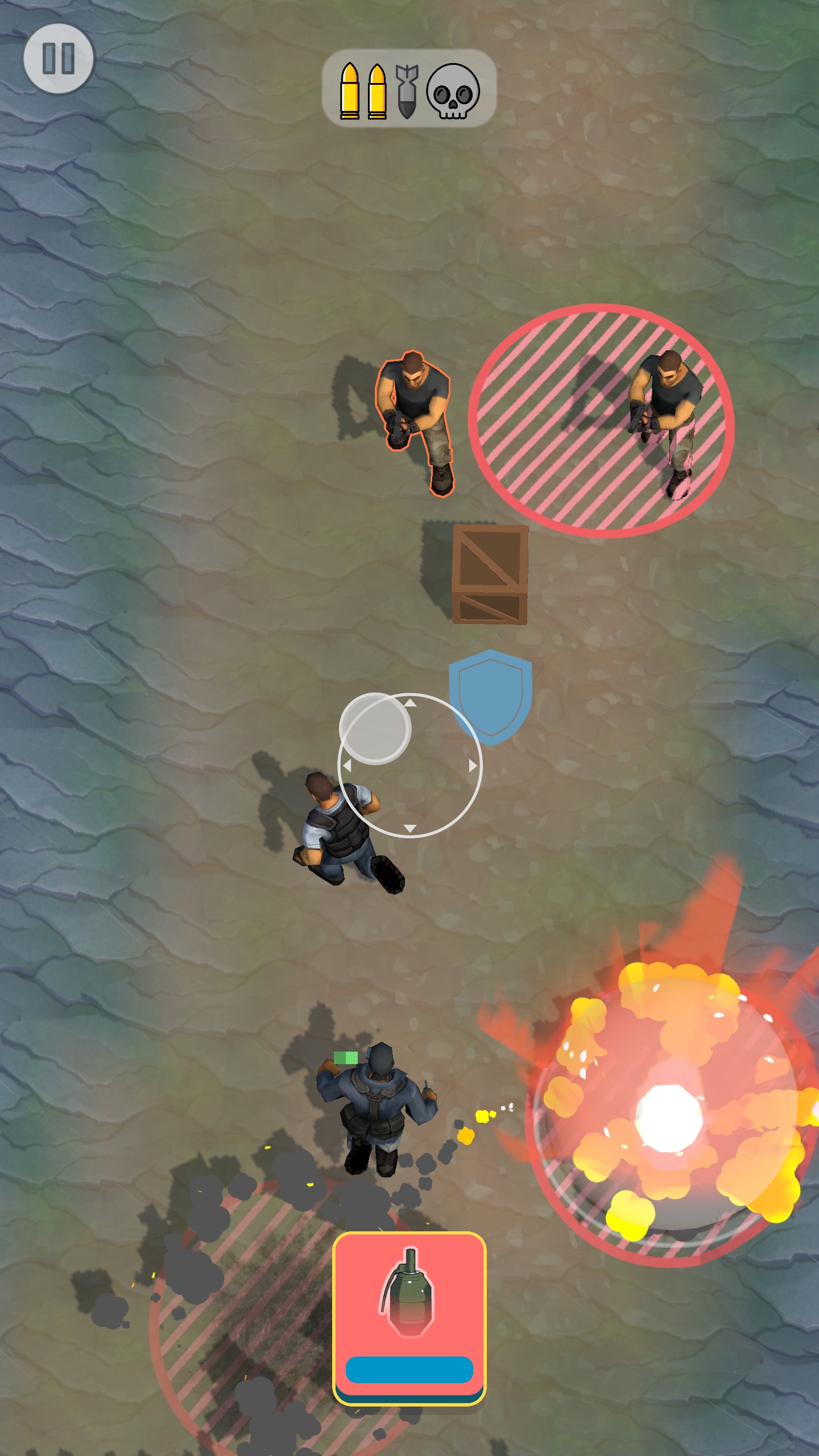The width and height of the screenshot is (819, 1456).
Task: Tap the first bullet icon in status bar
Action: 351,91
